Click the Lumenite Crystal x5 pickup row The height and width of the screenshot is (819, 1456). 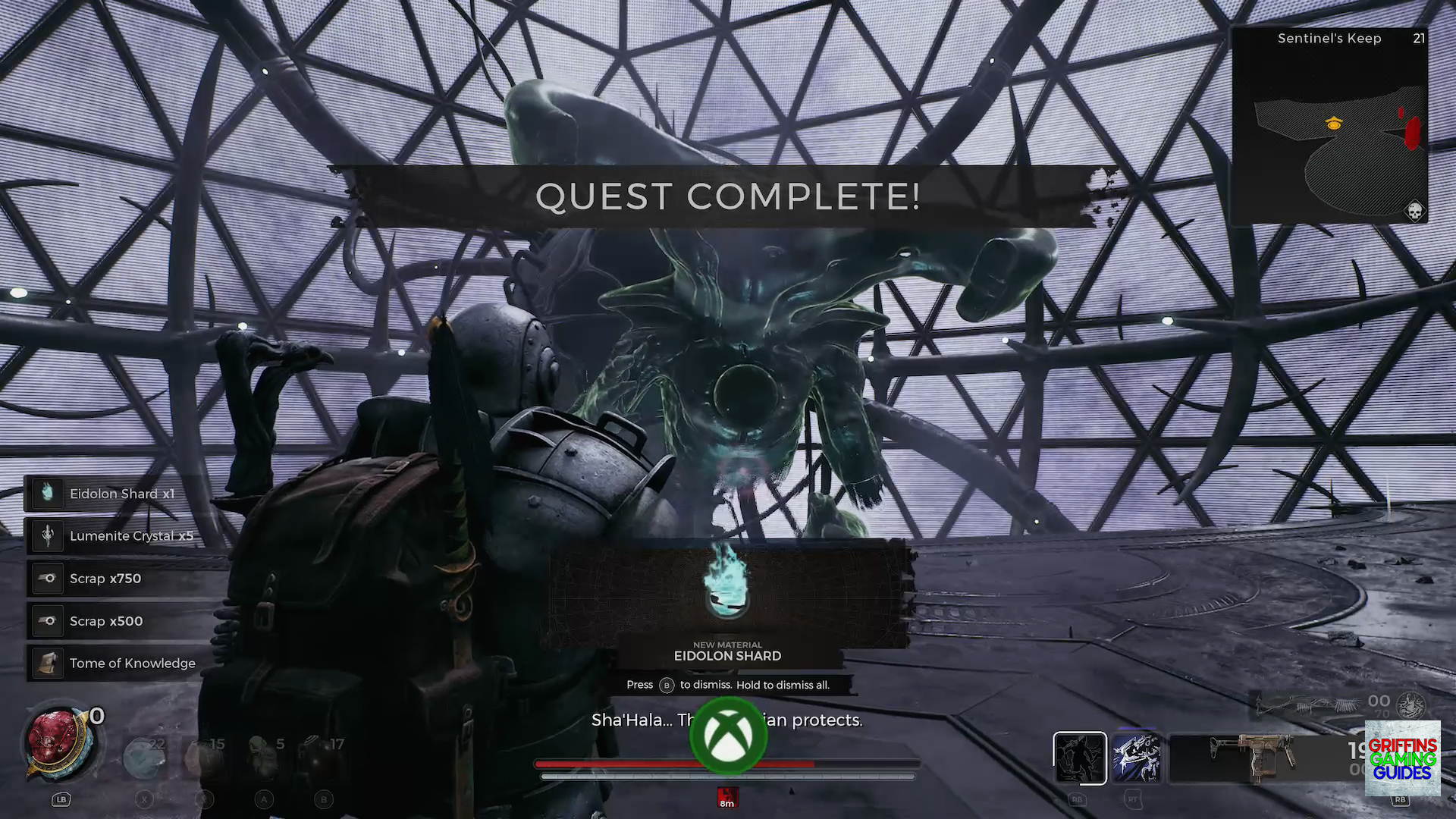point(121,536)
